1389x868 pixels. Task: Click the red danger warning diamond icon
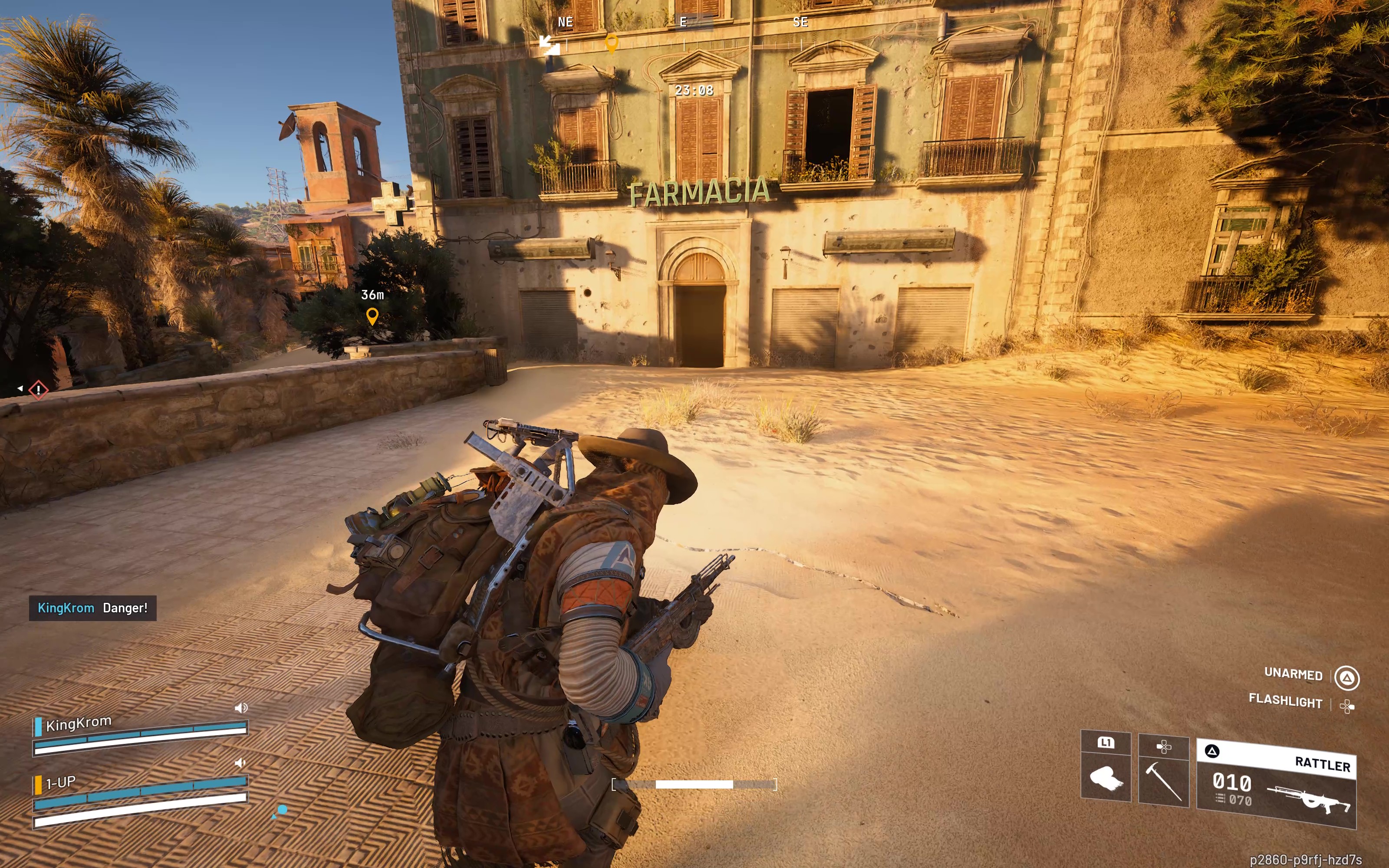(38, 389)
